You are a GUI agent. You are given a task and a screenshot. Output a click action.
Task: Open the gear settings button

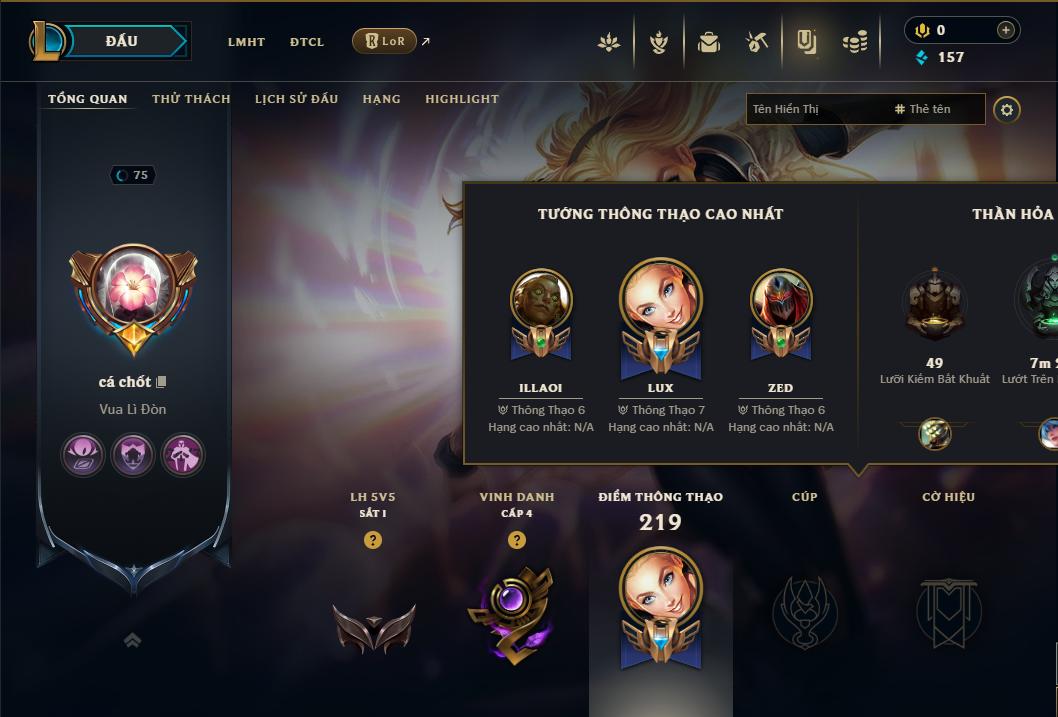1007,109
